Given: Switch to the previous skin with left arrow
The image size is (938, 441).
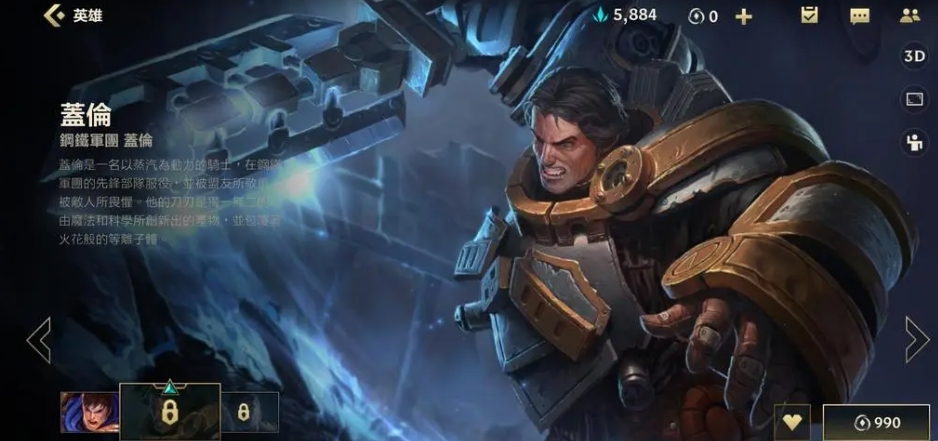Looking at the screenshot, I should pyautogui.click(x=38, y=340).
